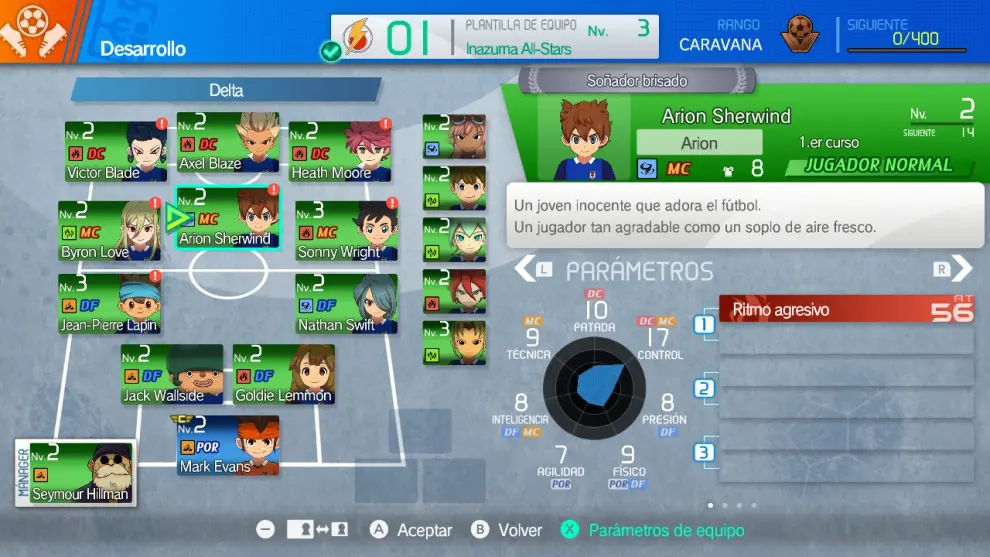The image size is (990, 557).
Task: Open the Delta formation selector
Action: (x=226, y=90)
